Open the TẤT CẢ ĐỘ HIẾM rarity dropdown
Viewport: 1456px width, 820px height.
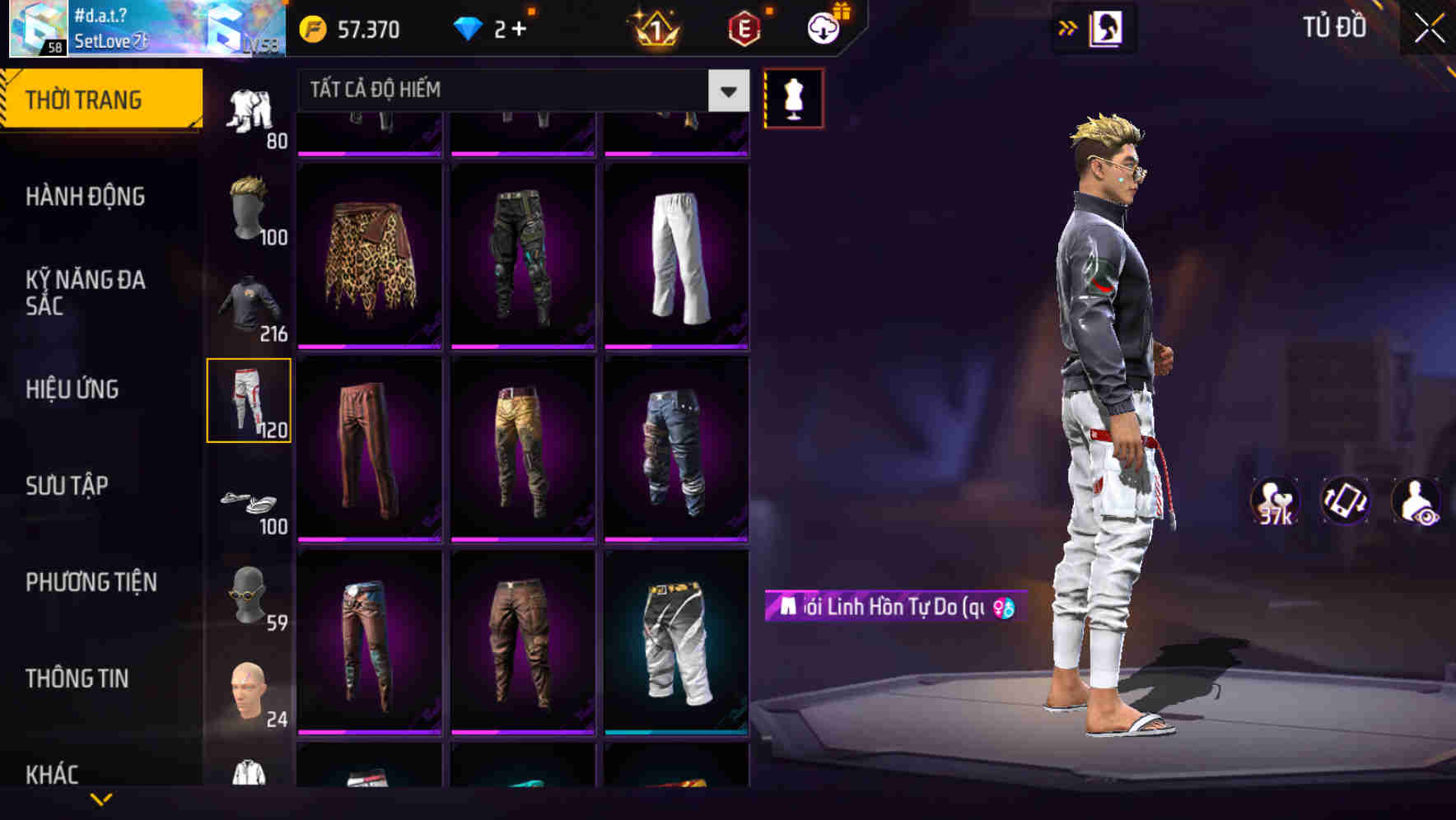(511, 91)
